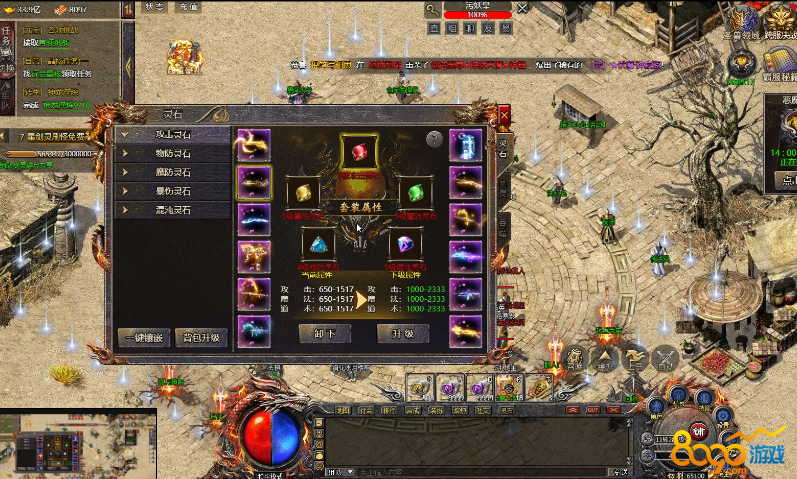The image size is (797, 479).
Task: Select the red attack gem slot
Action: pos(359,152)
